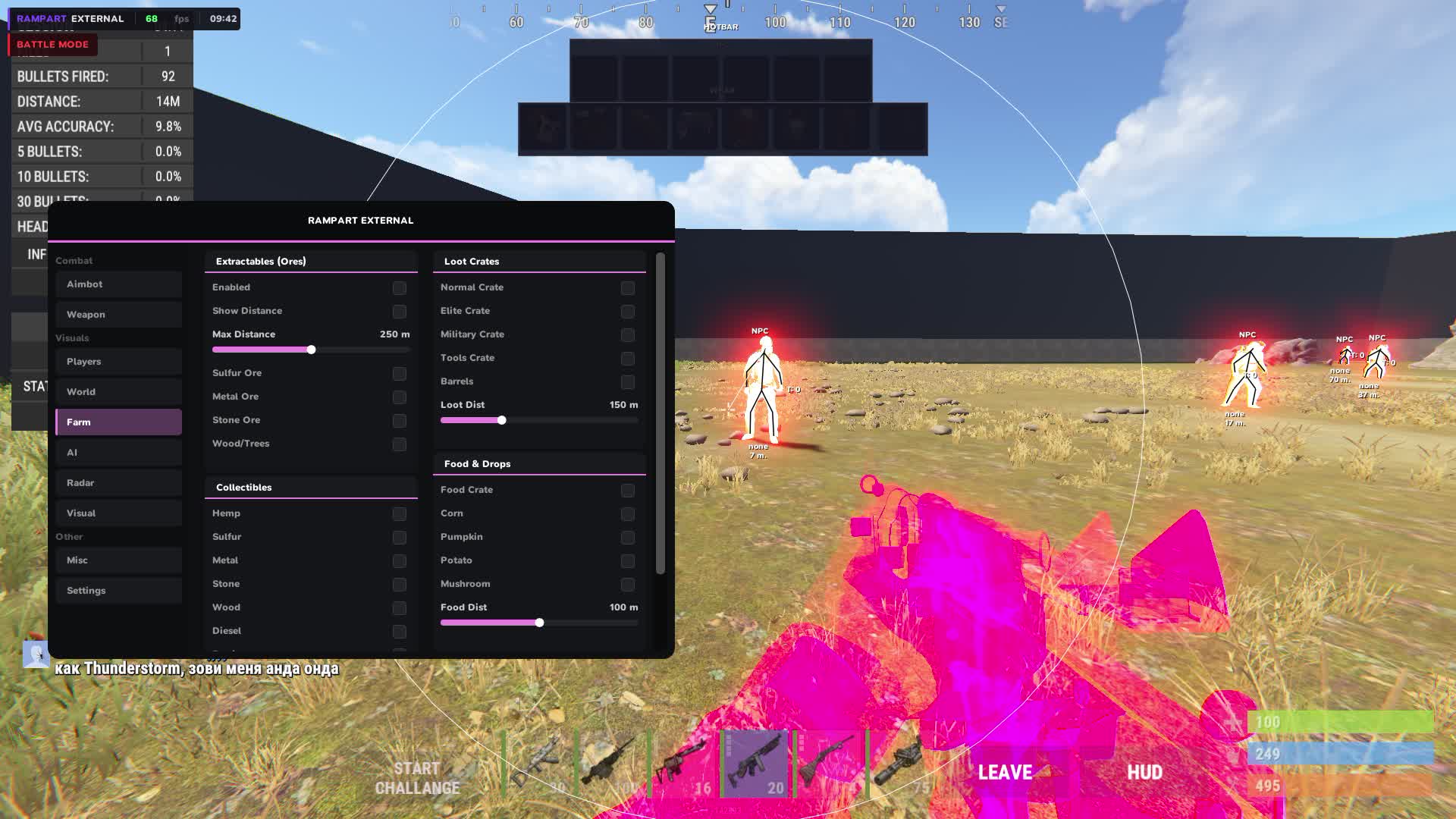Enable the Extractables Ores checkbox
The width and height of the screenshot is (1456, 819).
399,288
